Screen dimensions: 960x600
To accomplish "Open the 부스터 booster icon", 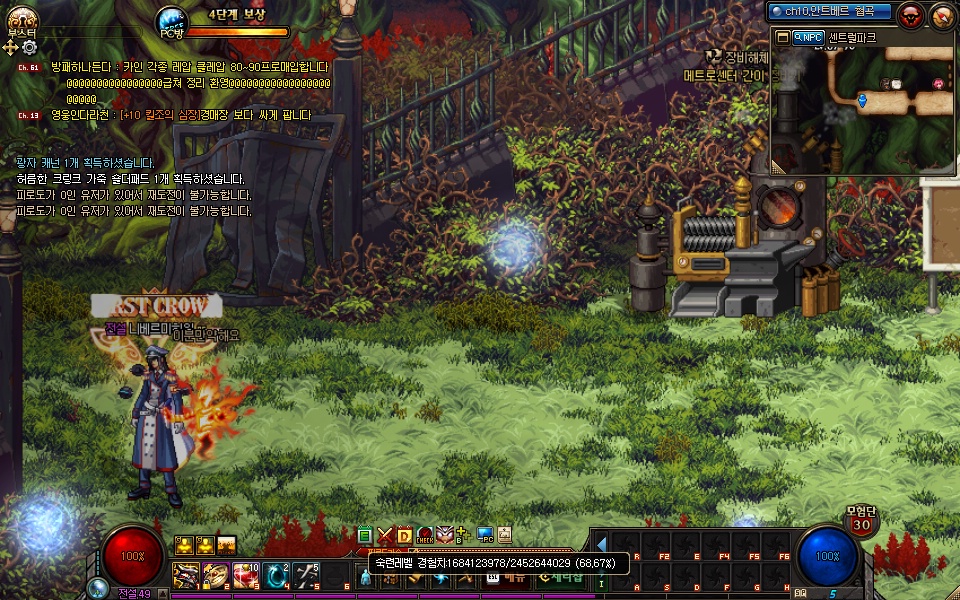I will point(20,16).
